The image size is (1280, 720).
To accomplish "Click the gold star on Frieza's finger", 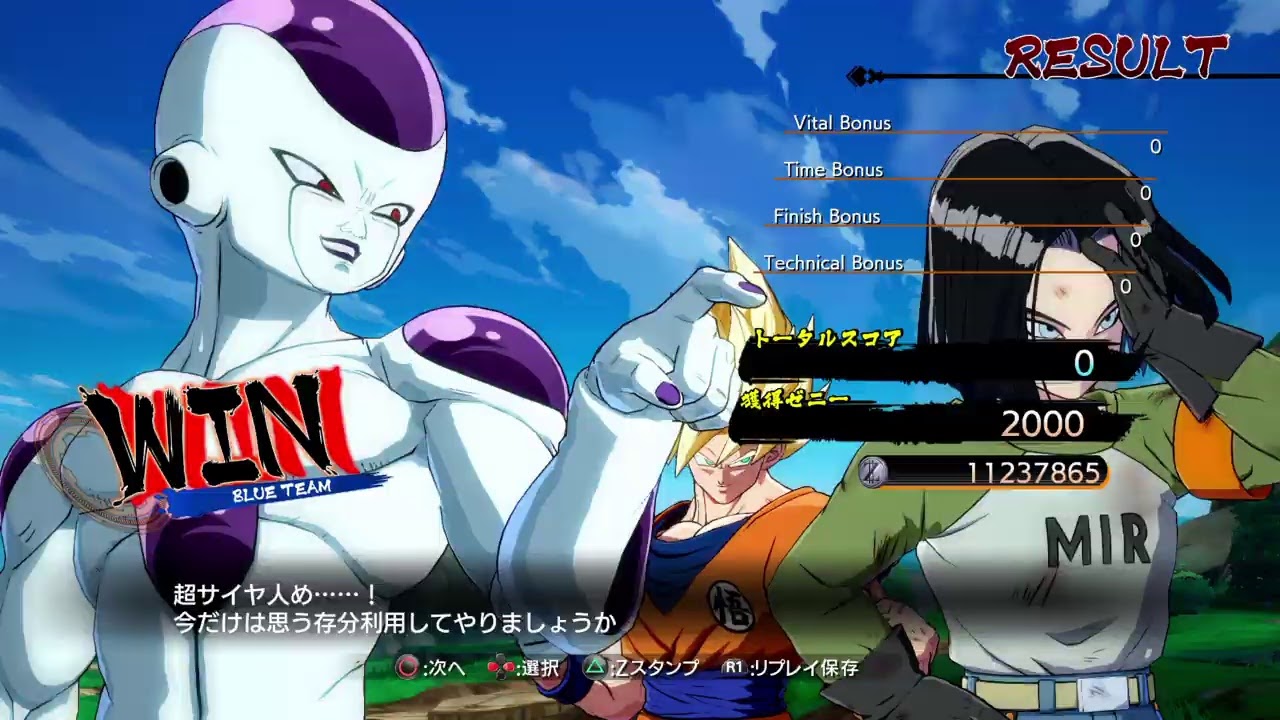I will (x=737, y=270).
